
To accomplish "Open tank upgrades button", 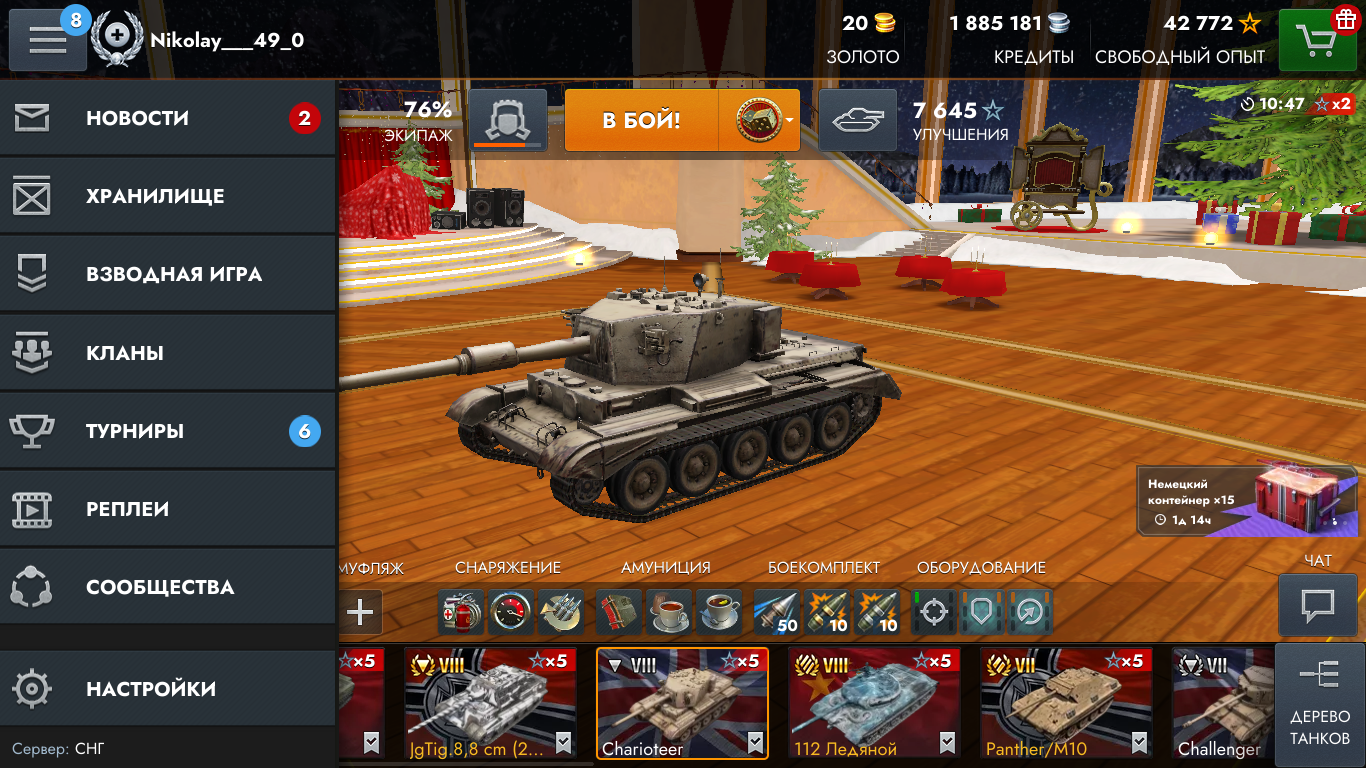I will click(858, 121).
